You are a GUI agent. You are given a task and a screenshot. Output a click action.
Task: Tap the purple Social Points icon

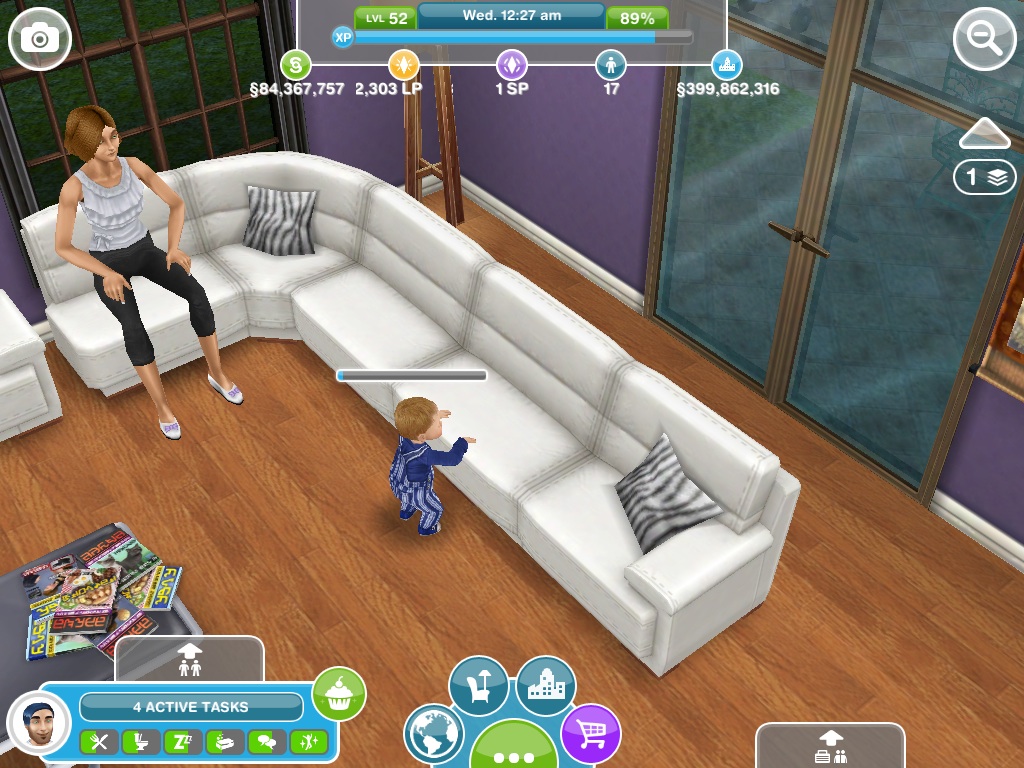click(512, 66)
